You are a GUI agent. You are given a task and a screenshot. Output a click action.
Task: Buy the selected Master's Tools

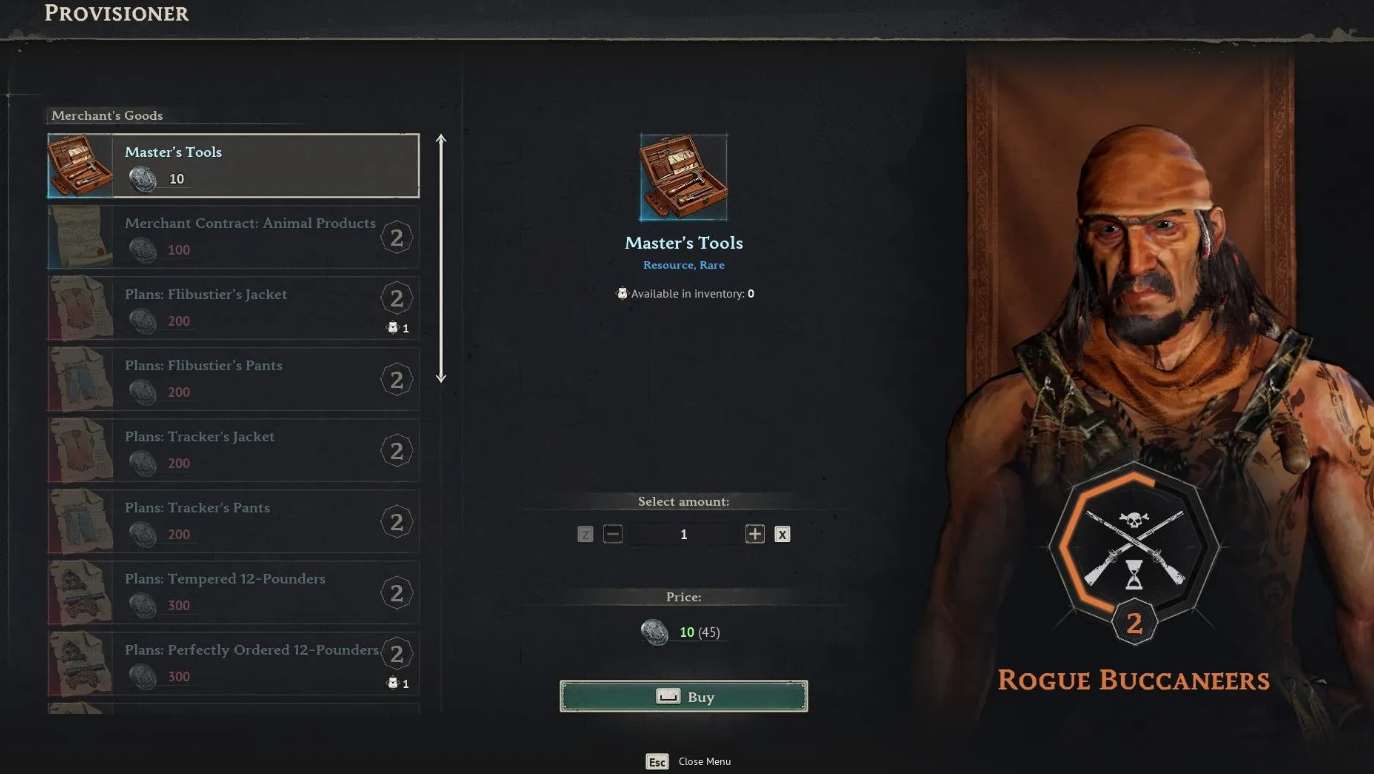point(683,697)
